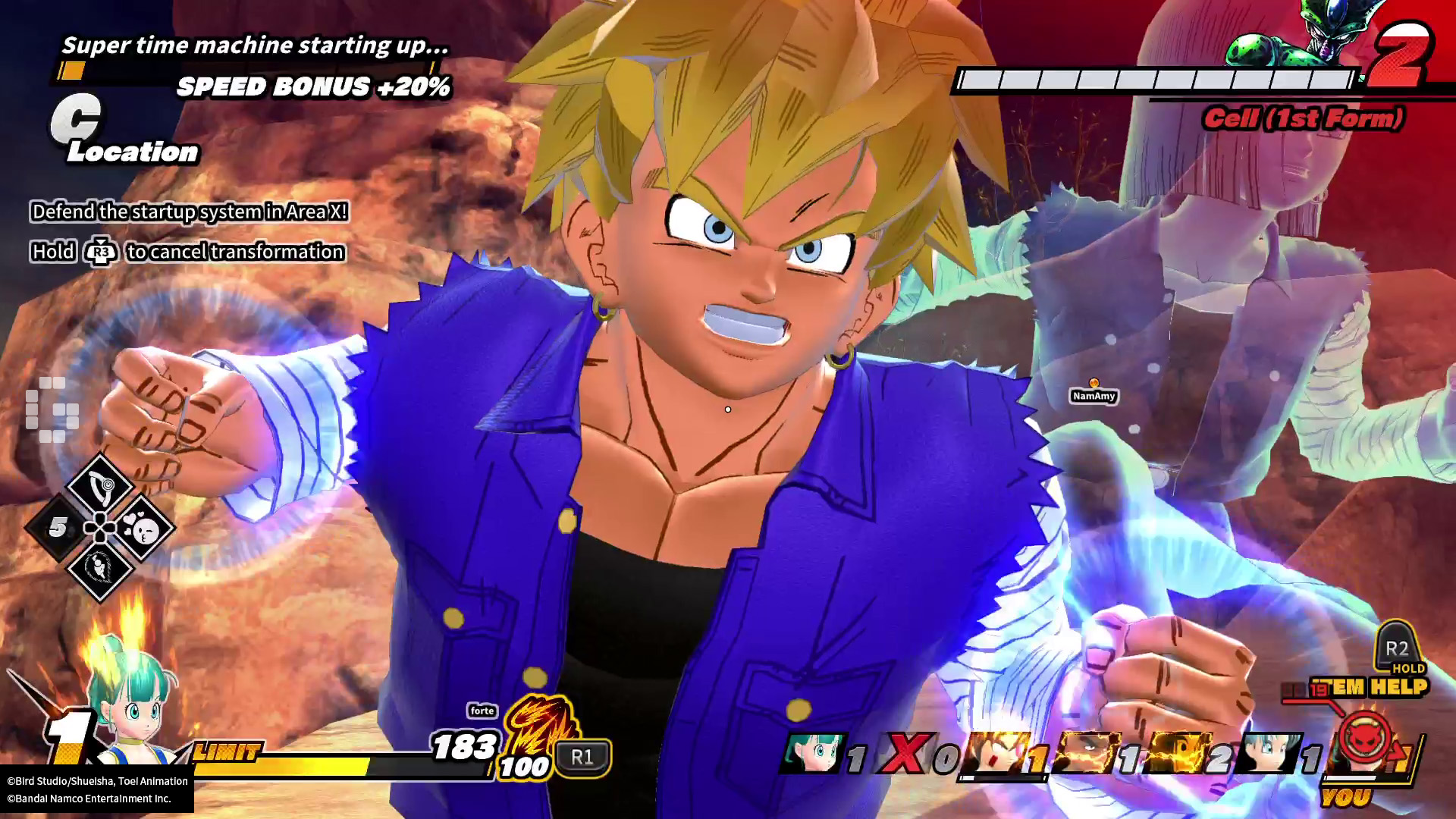Activate the aura figure skill slot
This screenshot has width=1456, height=819.
pyautogui.click(x=100, y=567)
